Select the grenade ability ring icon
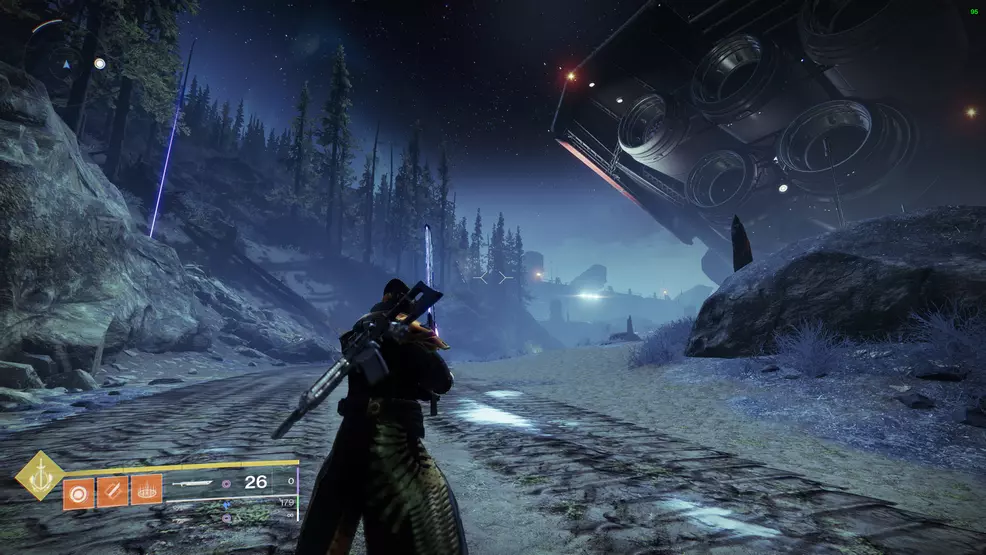 [79, 491]
